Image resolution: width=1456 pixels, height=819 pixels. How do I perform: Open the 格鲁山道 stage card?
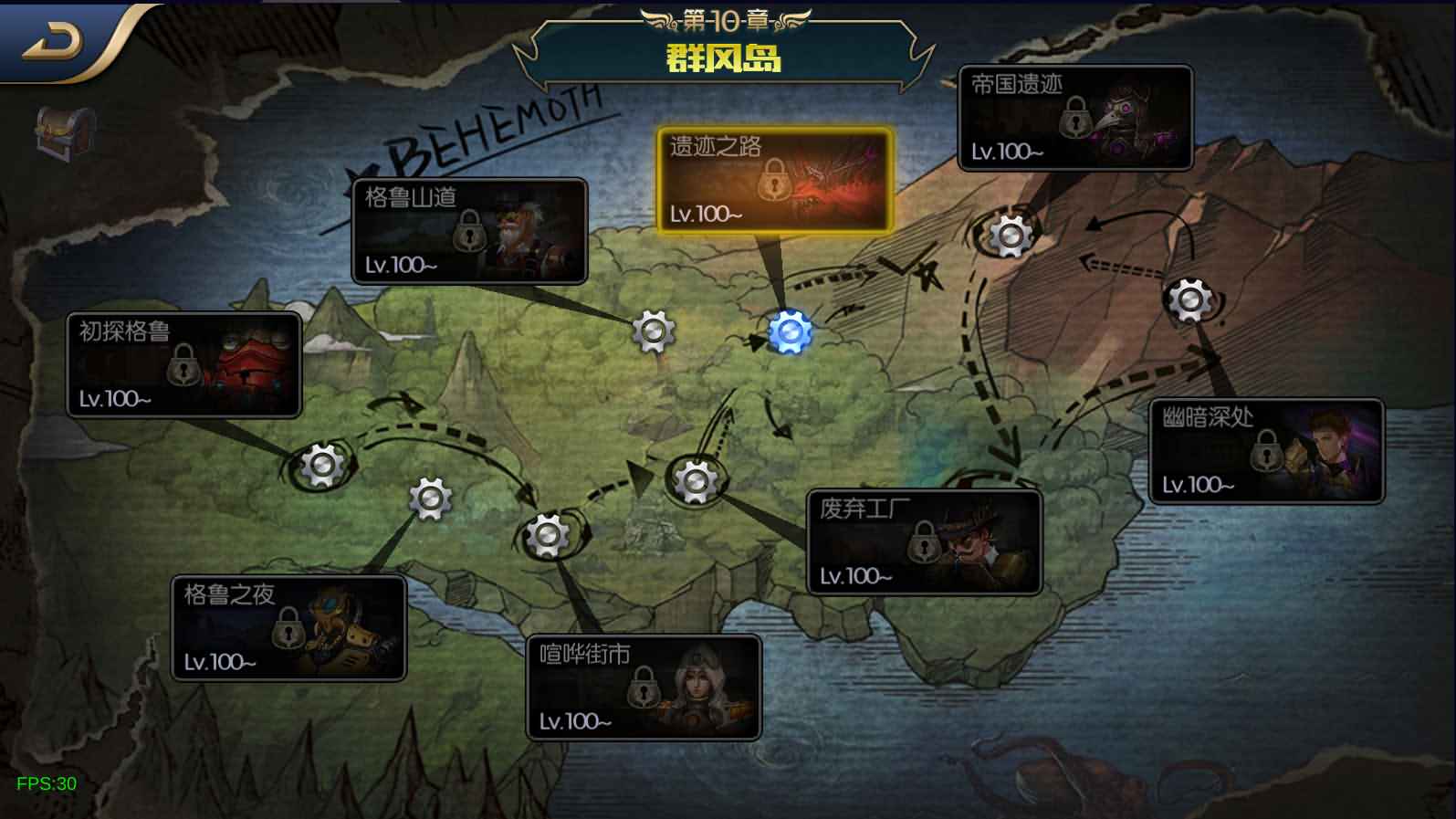tap(469, 231)
